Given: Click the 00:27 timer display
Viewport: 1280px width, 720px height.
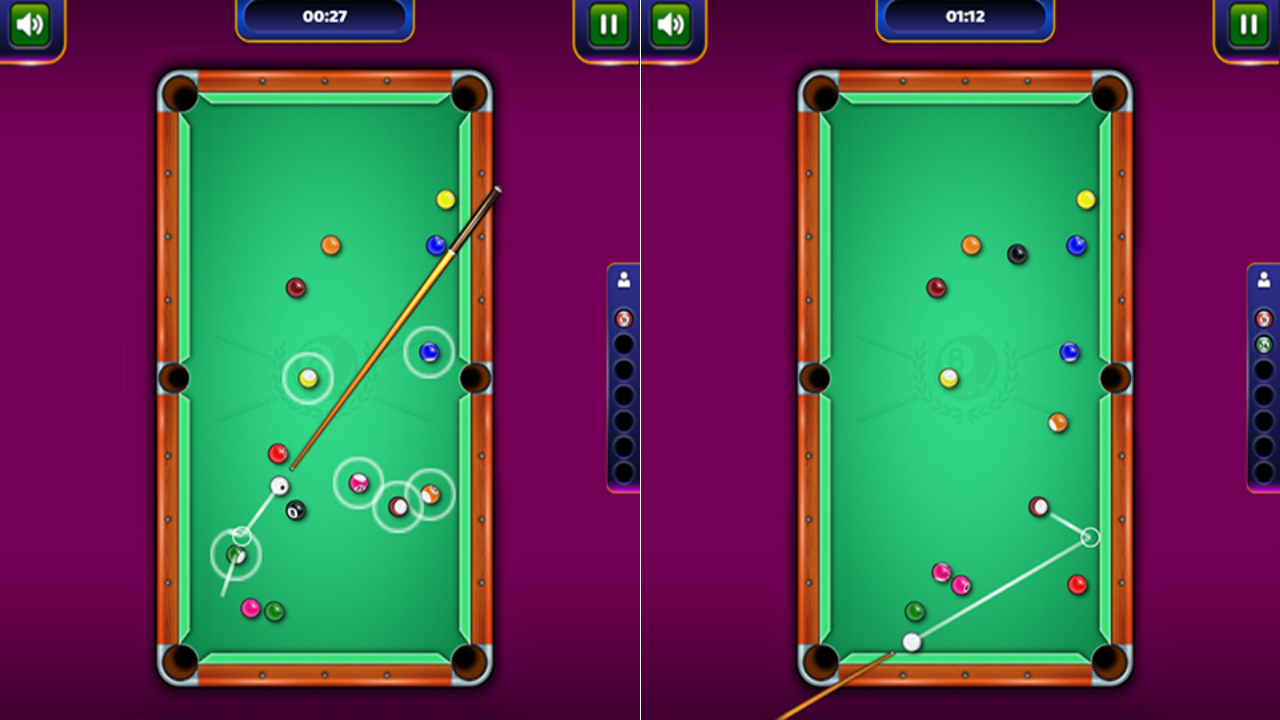Looking at the screenshot, I should click(324, 15).
